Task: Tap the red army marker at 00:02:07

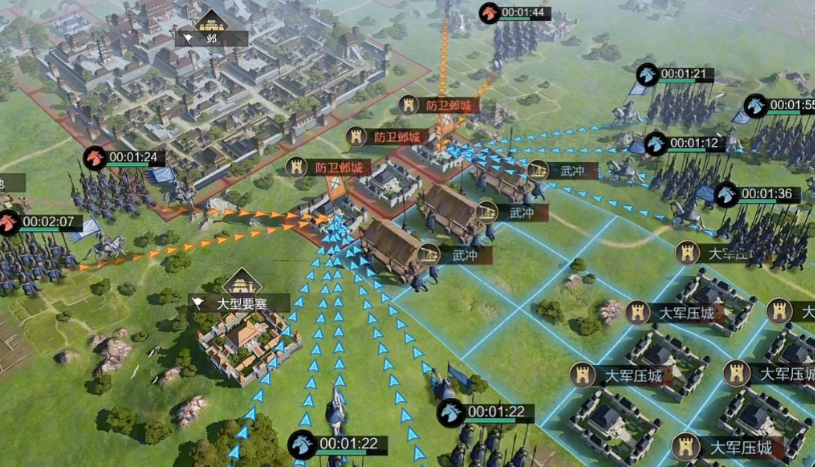Action: coord(10,221)
